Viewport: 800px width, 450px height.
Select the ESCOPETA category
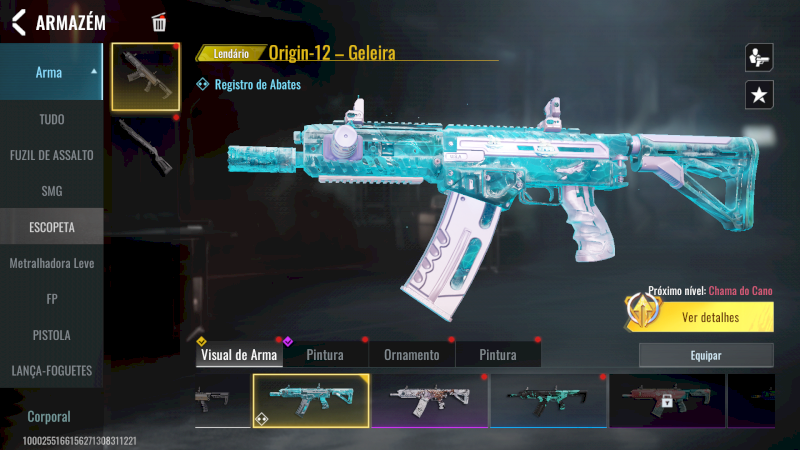point(52,227)
